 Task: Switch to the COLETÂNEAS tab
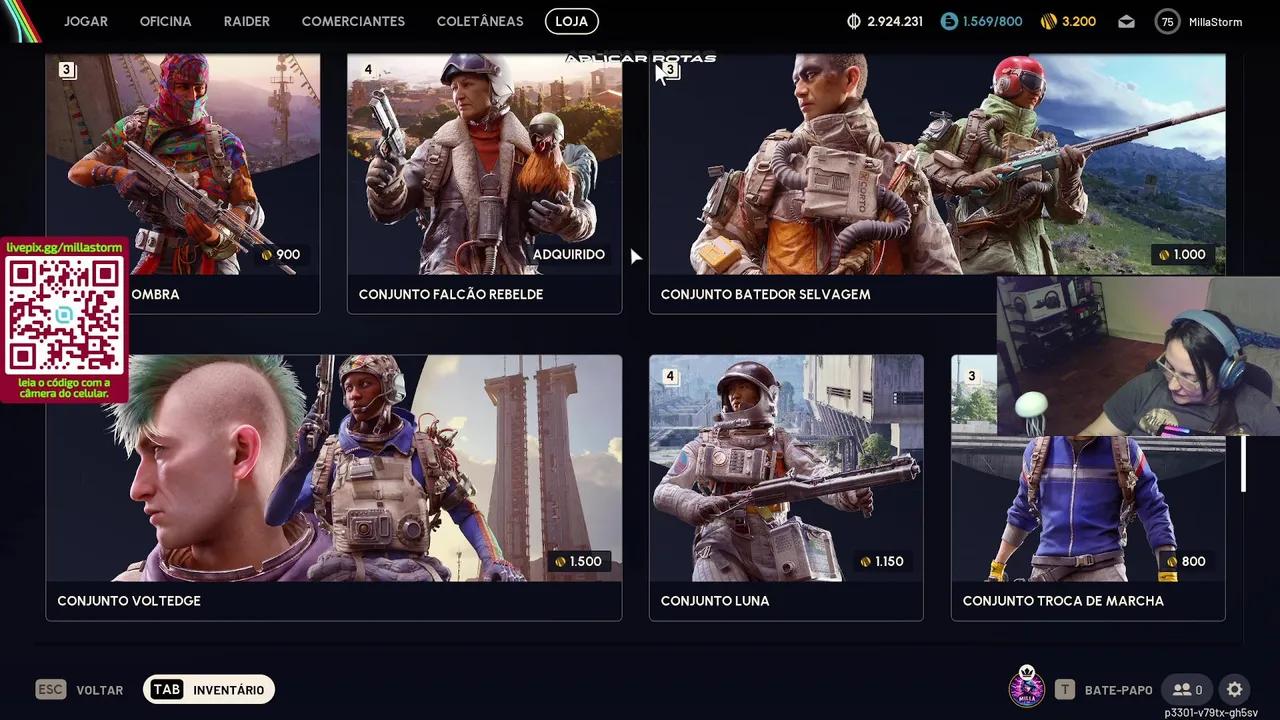tap(480, 21)
